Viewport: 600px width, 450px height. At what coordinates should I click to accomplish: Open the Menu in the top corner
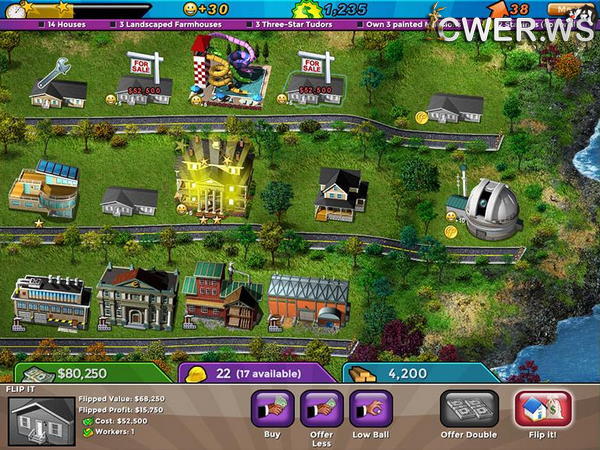point(572,10)
